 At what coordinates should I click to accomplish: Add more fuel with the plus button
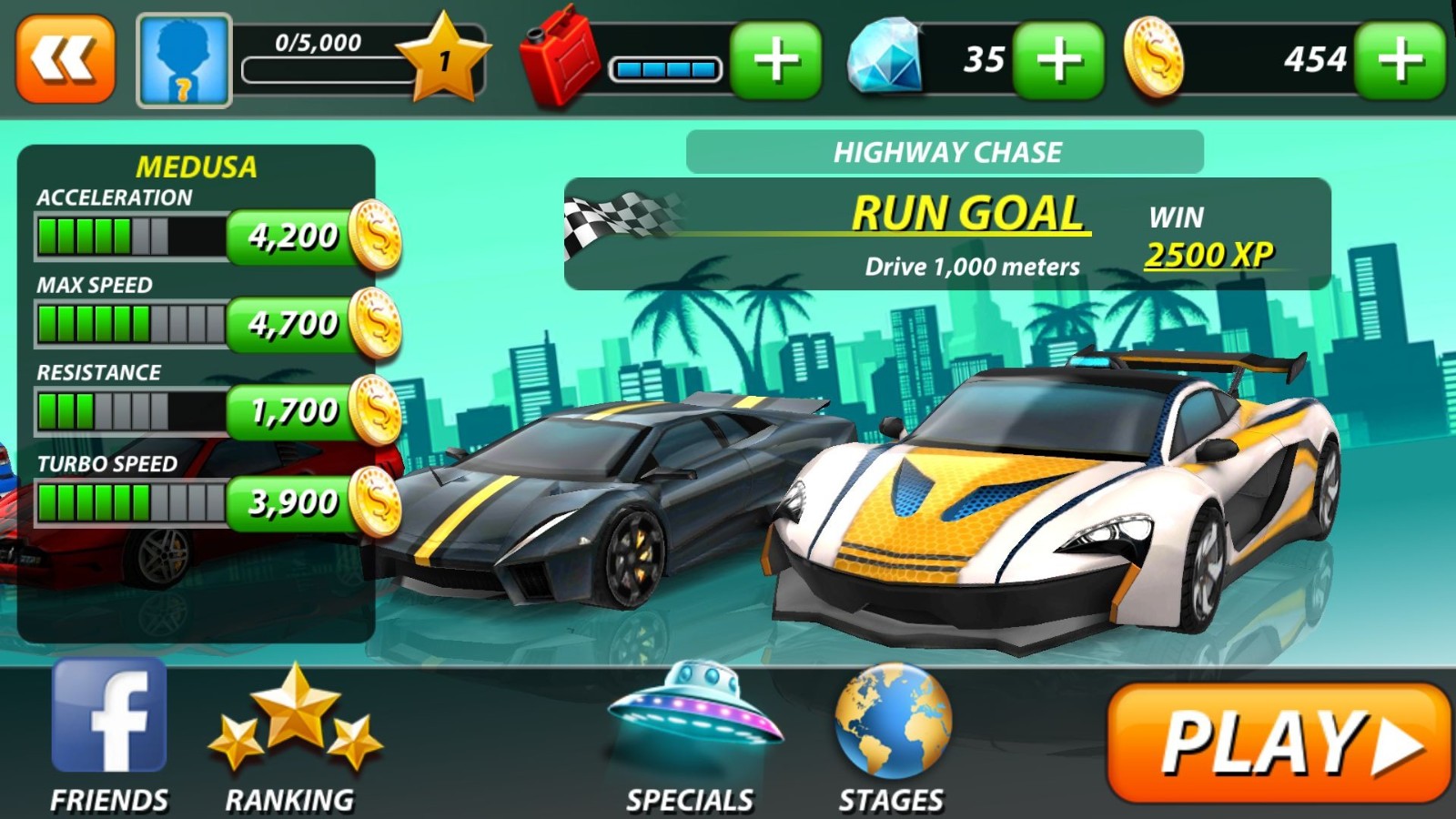(x=775, y=60)
